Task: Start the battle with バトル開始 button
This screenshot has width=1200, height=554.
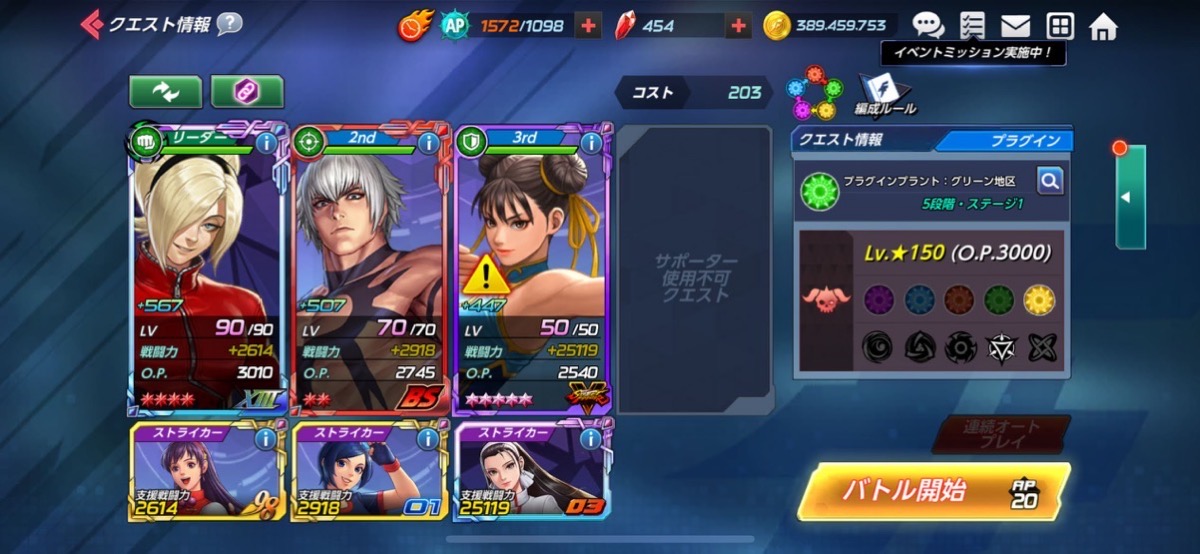Action: point(932,491)
